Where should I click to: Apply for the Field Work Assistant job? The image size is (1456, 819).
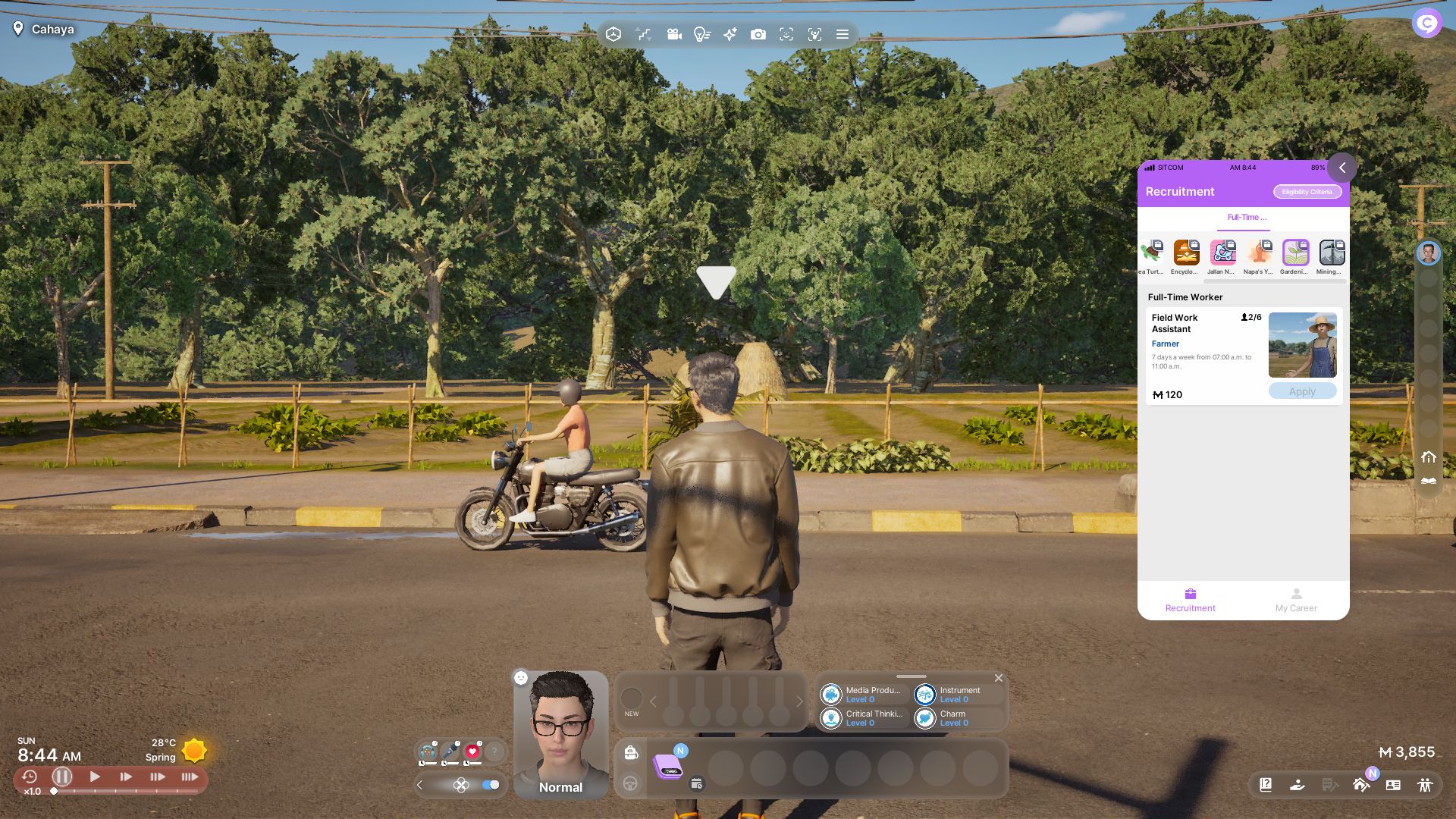(1302, 391)
